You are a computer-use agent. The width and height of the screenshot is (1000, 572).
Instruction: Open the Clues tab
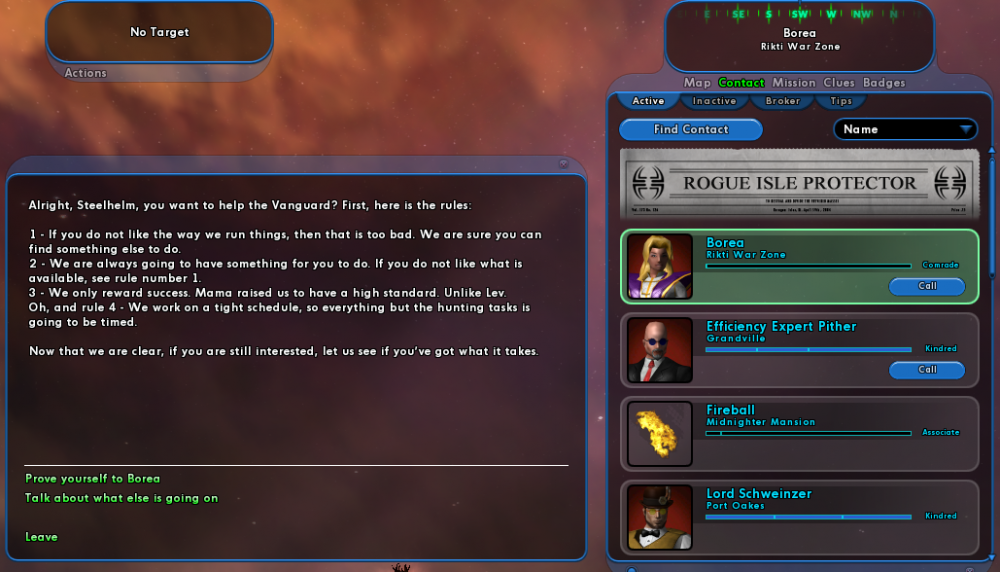[839, 83]
